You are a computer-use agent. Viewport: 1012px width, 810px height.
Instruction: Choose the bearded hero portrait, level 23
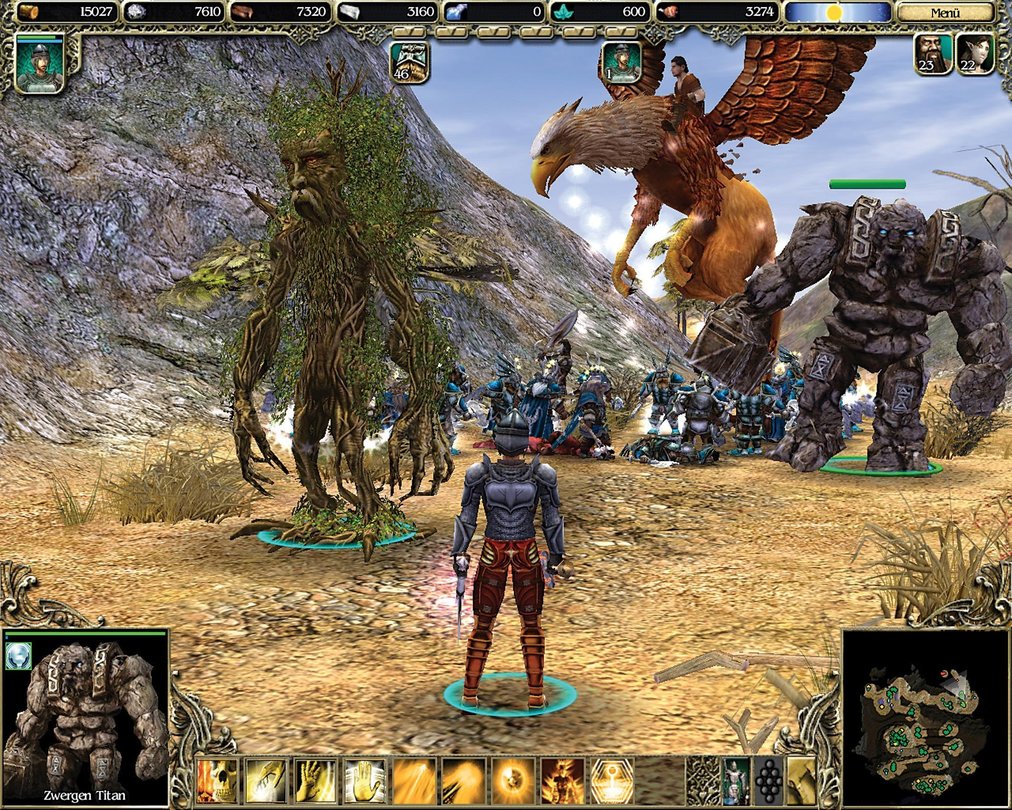pyautogui.click(x=933, y=54)
